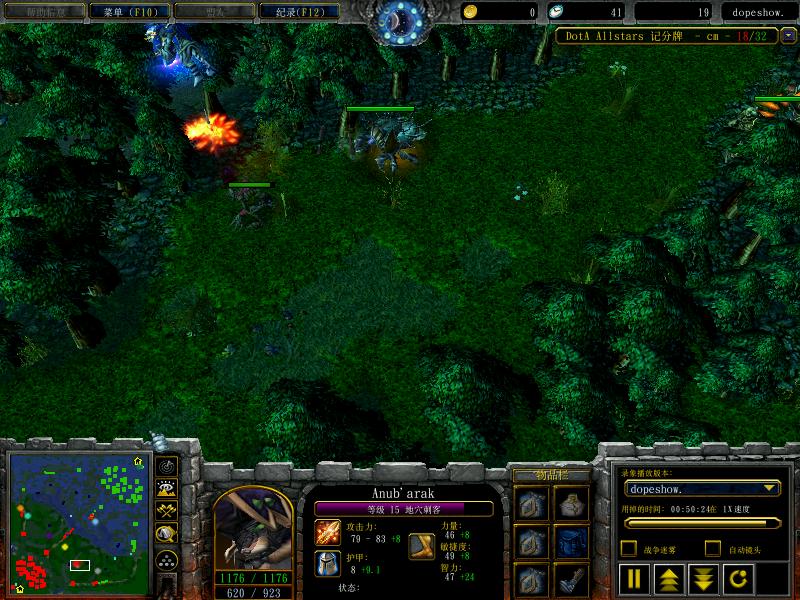Enable the 自动镜头 auto camera checkbox
This screenshot has width=800, height=600.
[713, 548]
